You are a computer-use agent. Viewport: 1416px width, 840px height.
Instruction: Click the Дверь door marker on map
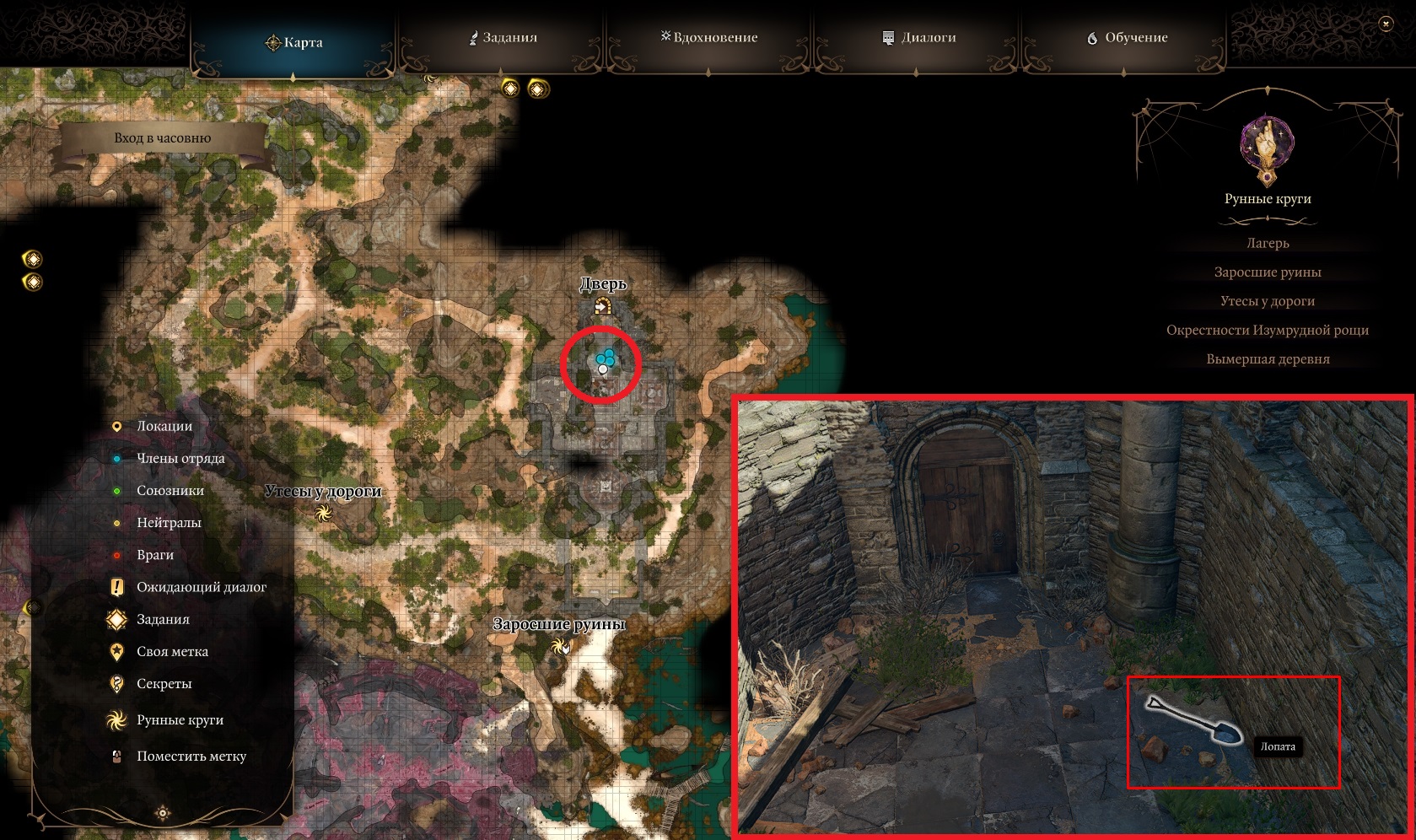(602, 305)
